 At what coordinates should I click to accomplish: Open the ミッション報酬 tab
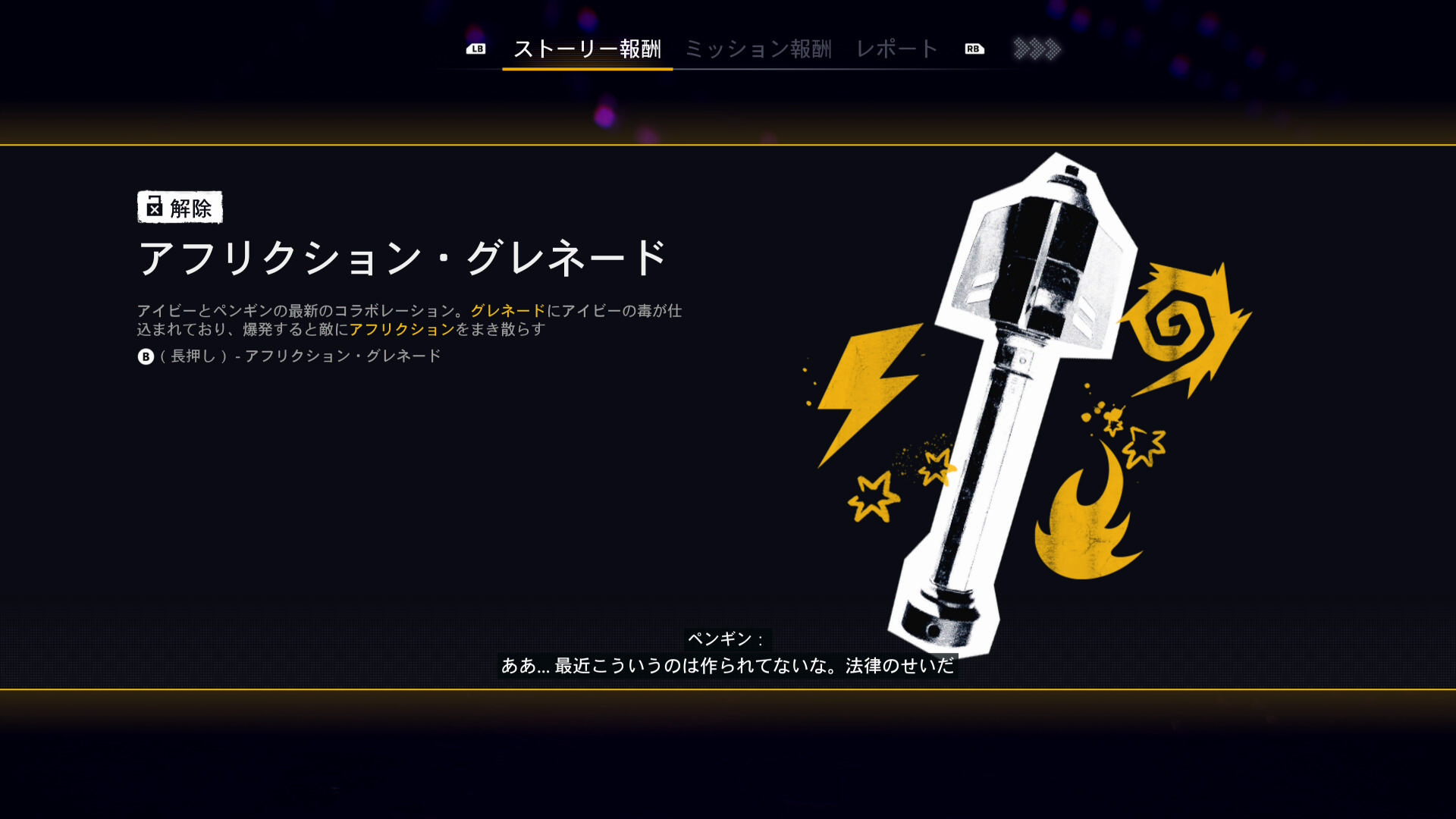tap(758, 49)
